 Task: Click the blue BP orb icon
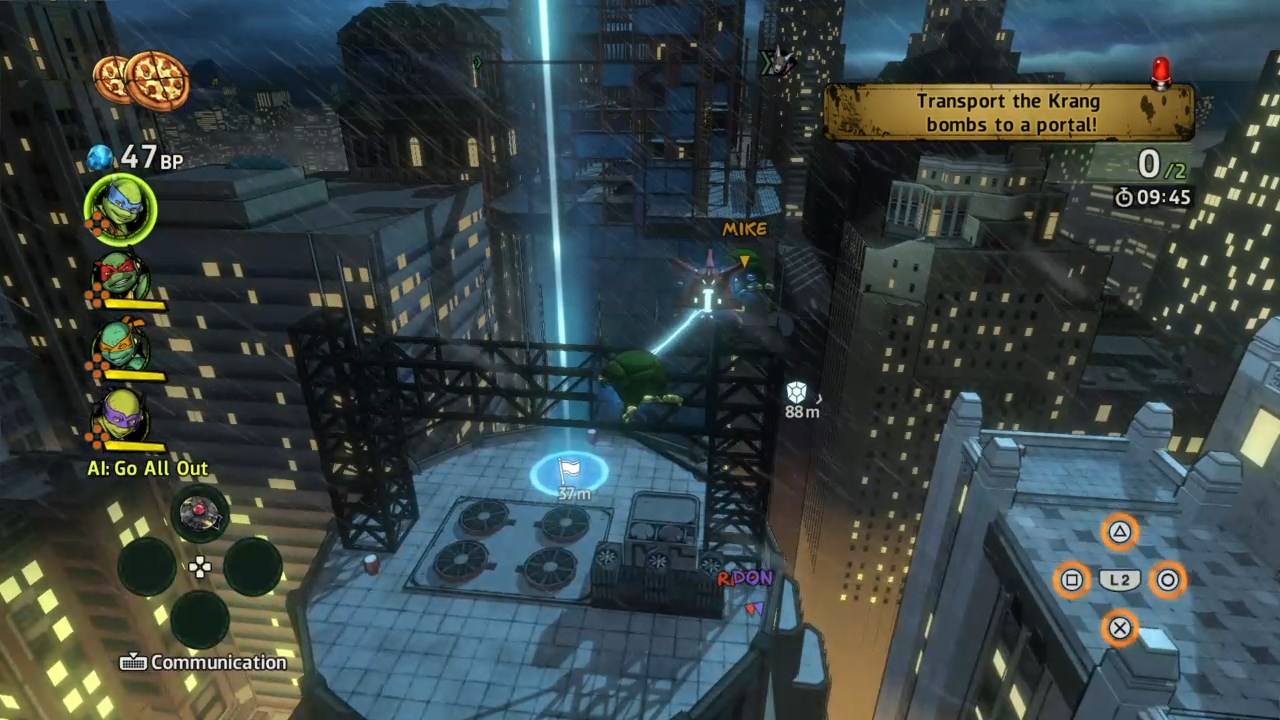(x=99, y=157)
